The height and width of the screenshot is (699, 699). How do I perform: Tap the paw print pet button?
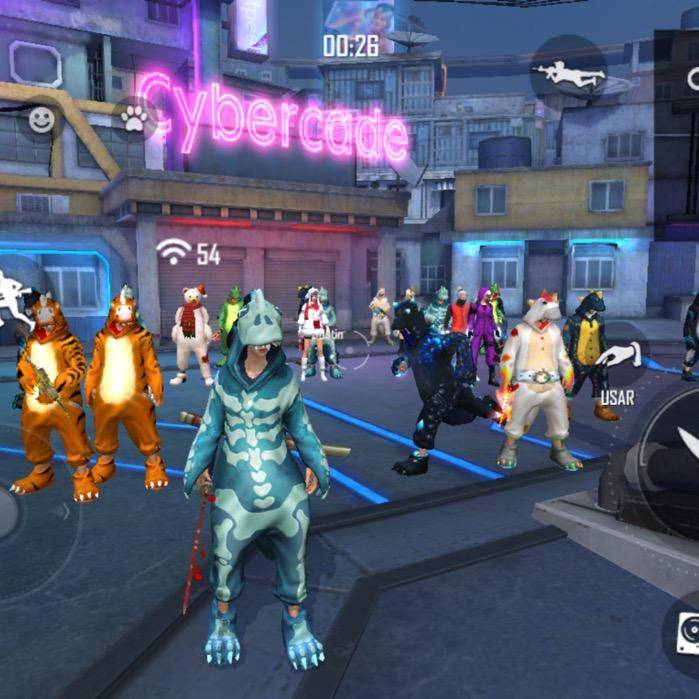pos(134,119)
